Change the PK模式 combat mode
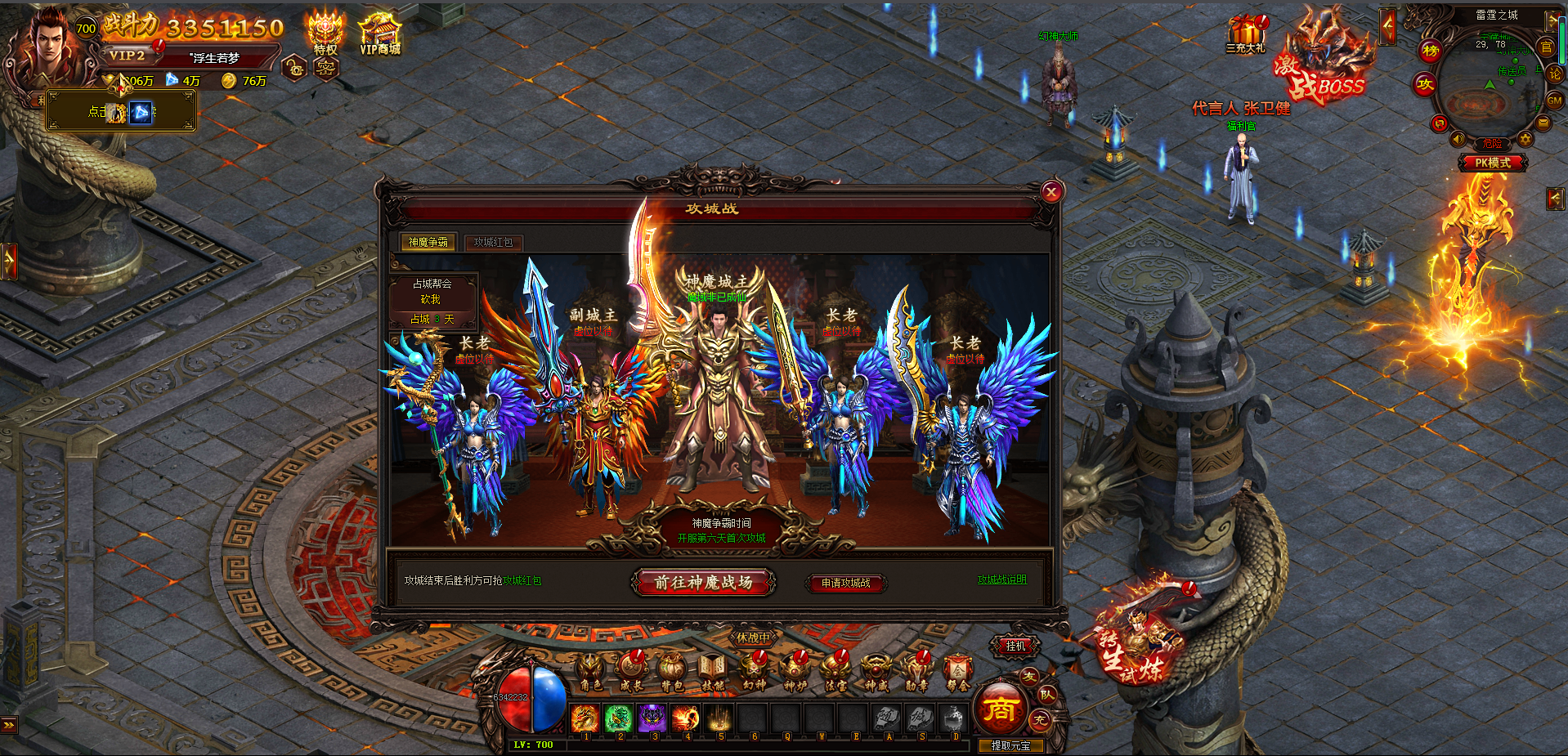 click(x=1492, y=163)
